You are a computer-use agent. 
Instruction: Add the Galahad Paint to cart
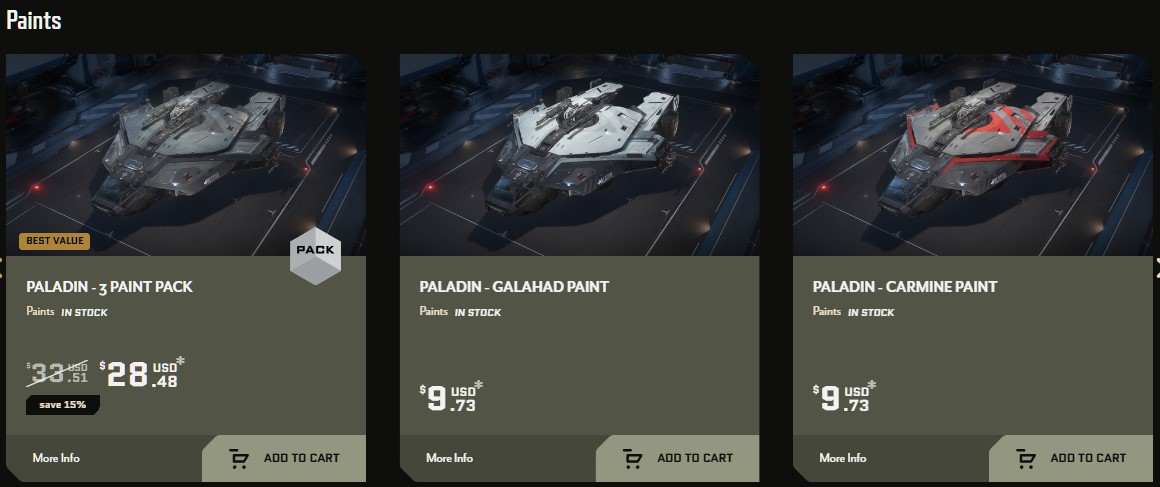pyautogui.click(x=678, y=458)
